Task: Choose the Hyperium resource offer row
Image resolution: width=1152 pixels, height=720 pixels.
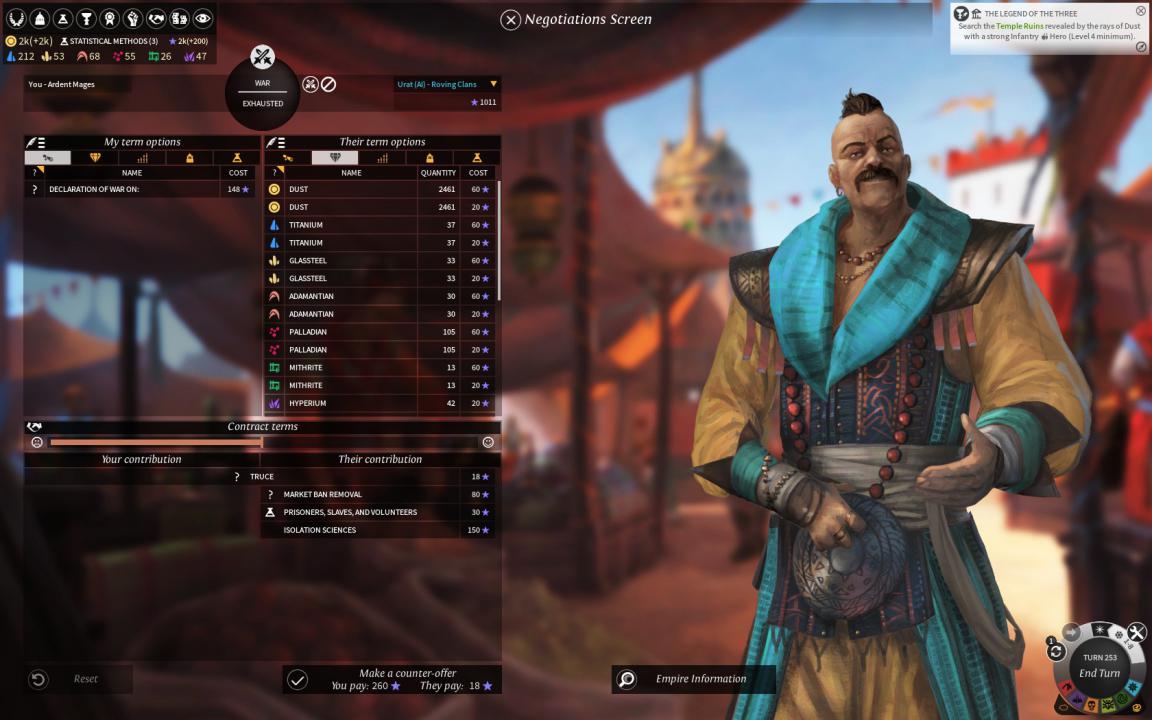Action: coord(380,403)
